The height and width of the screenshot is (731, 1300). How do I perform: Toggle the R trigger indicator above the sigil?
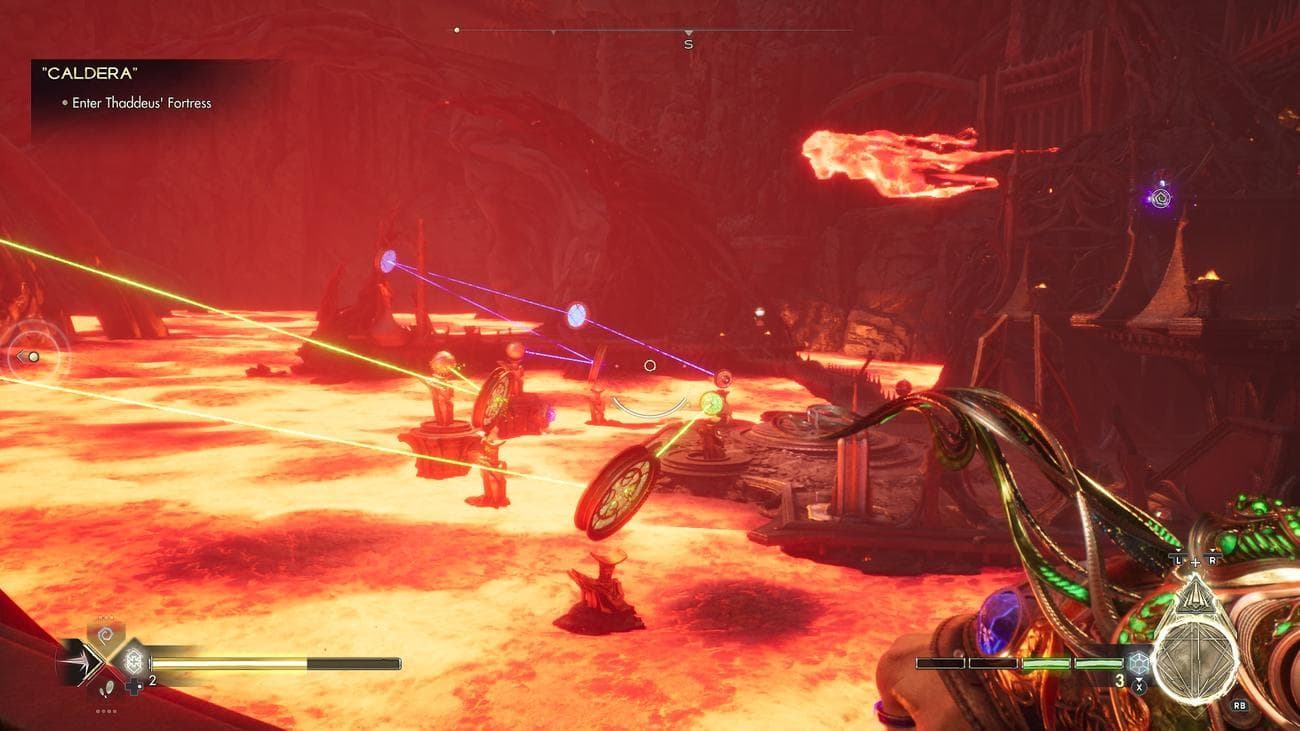click(x=1212, y=560)
